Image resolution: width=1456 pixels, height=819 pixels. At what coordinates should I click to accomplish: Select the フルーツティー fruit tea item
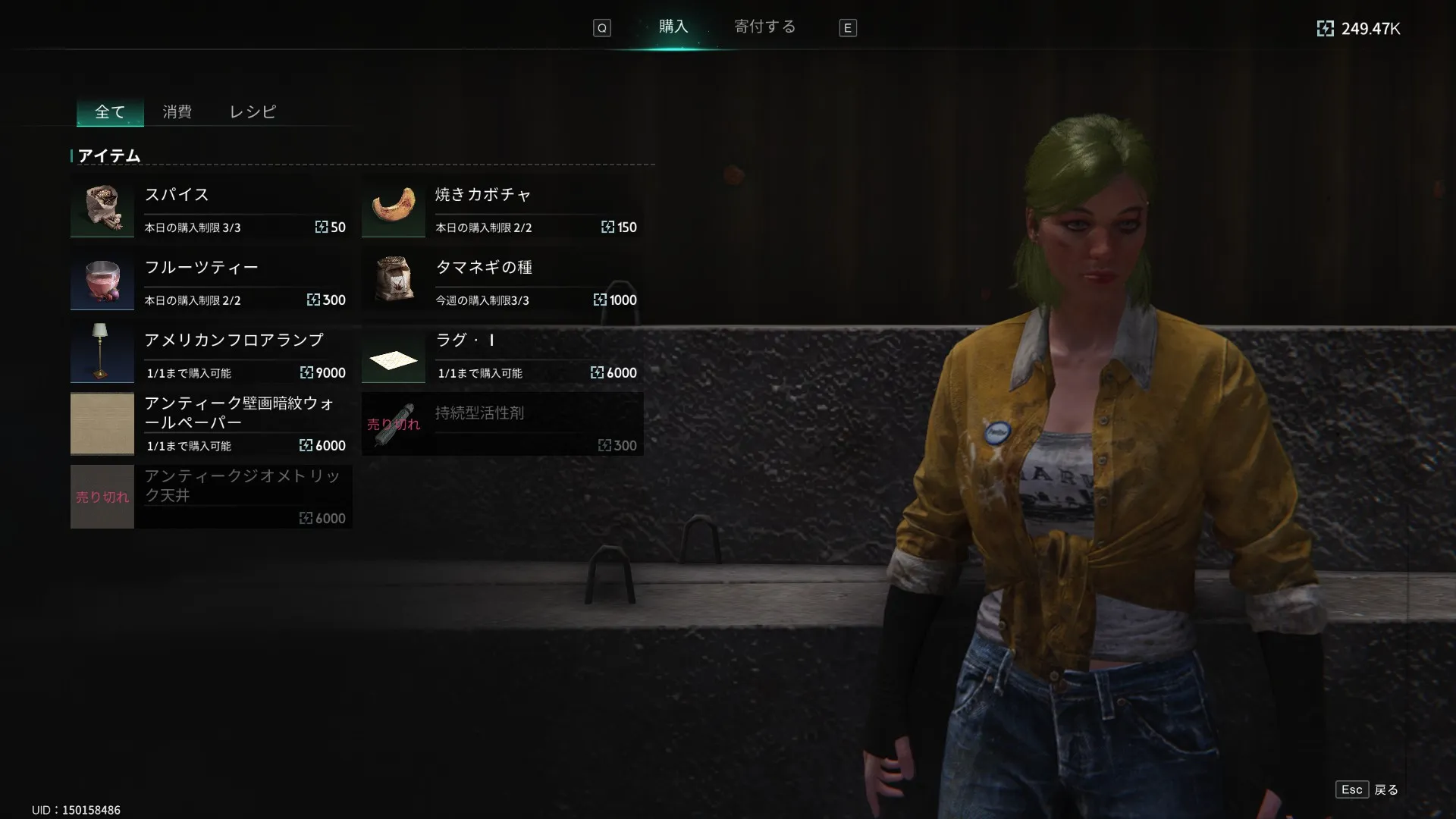tap(211, 279)
